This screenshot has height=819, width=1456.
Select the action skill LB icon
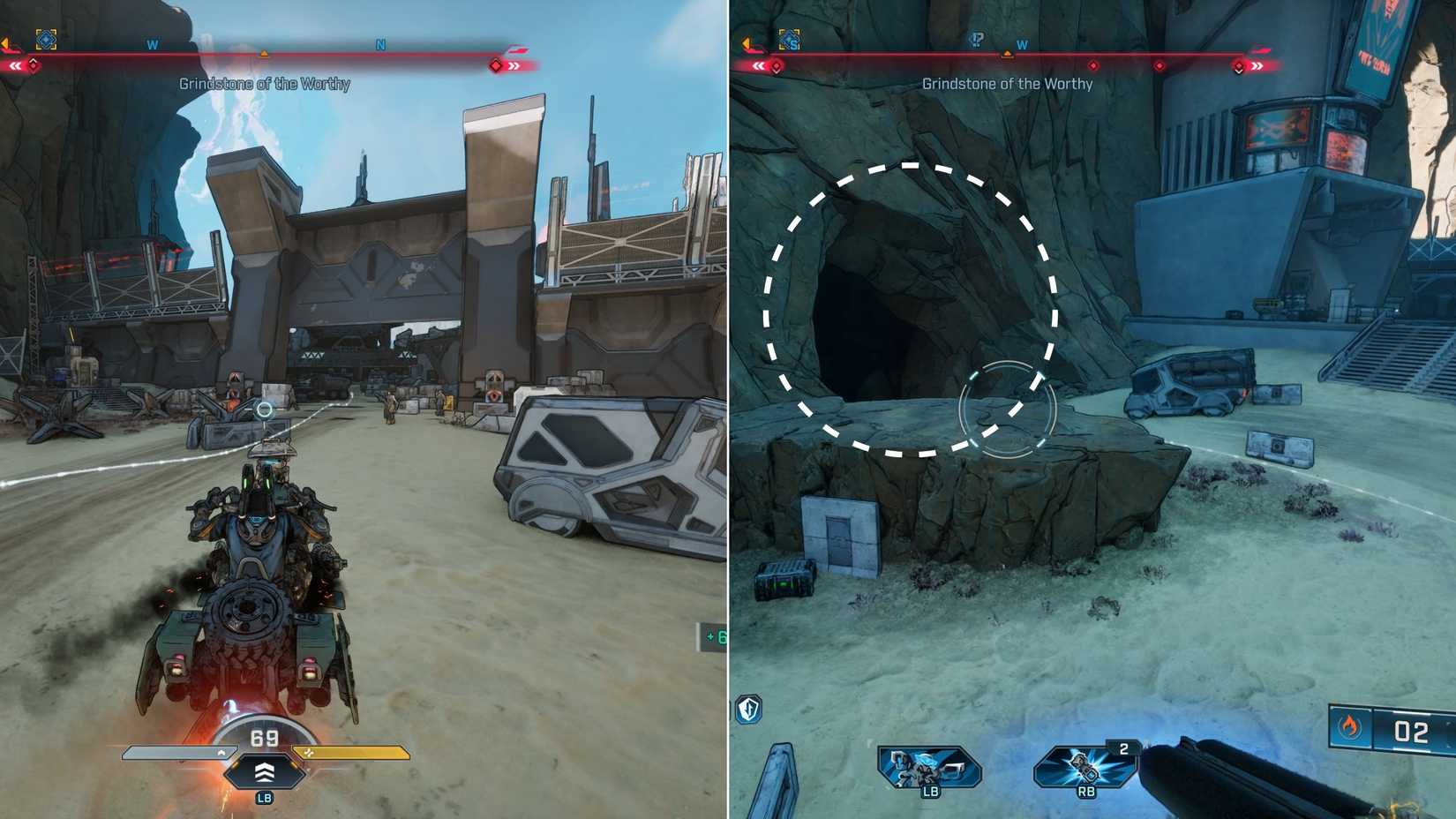928,768
